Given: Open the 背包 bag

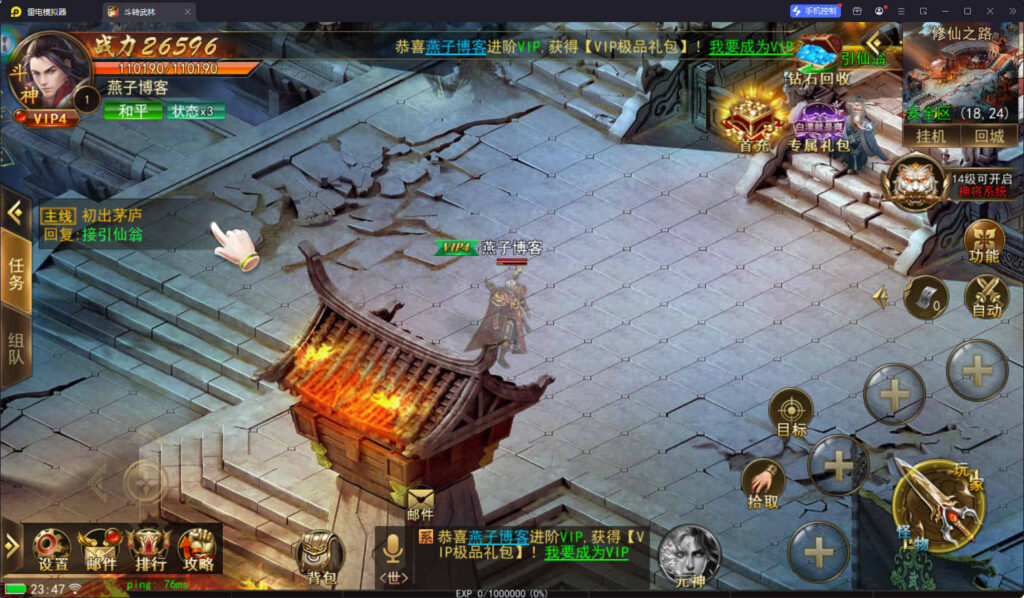Looking at the screenshot, I should 321,558.
